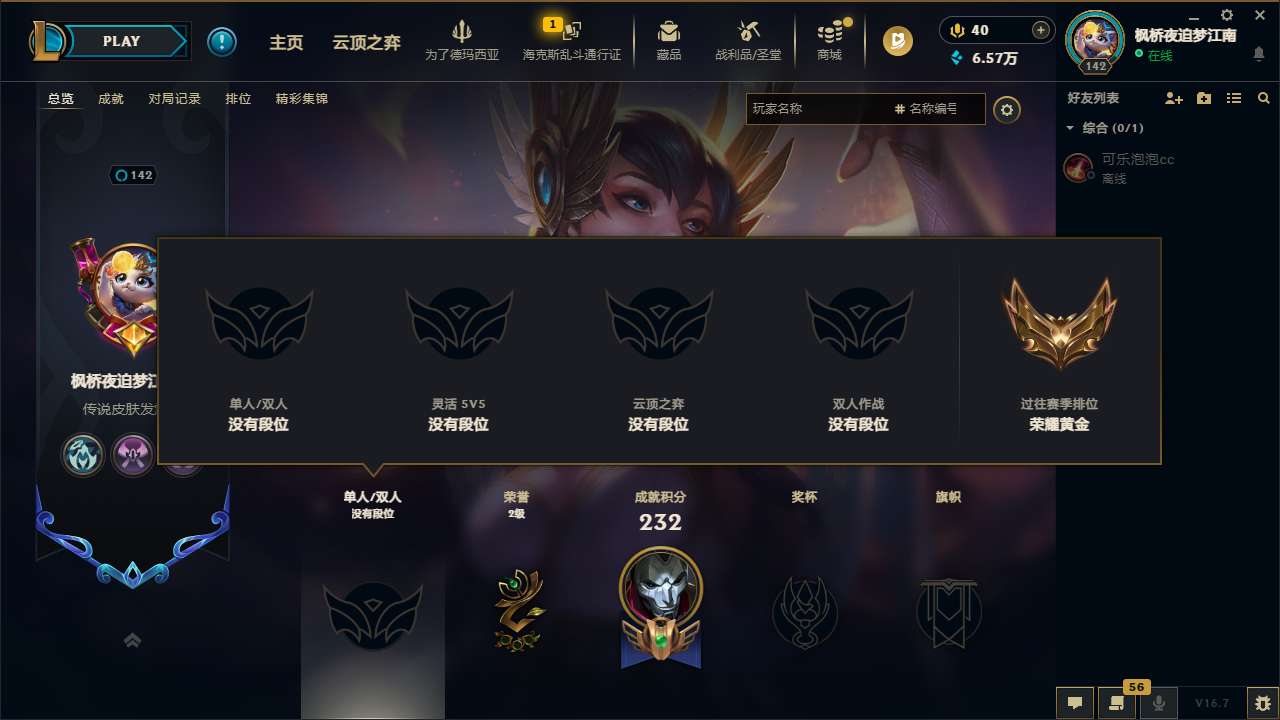Collapse the left profile sidebar chevron

[x=132, y=639]
